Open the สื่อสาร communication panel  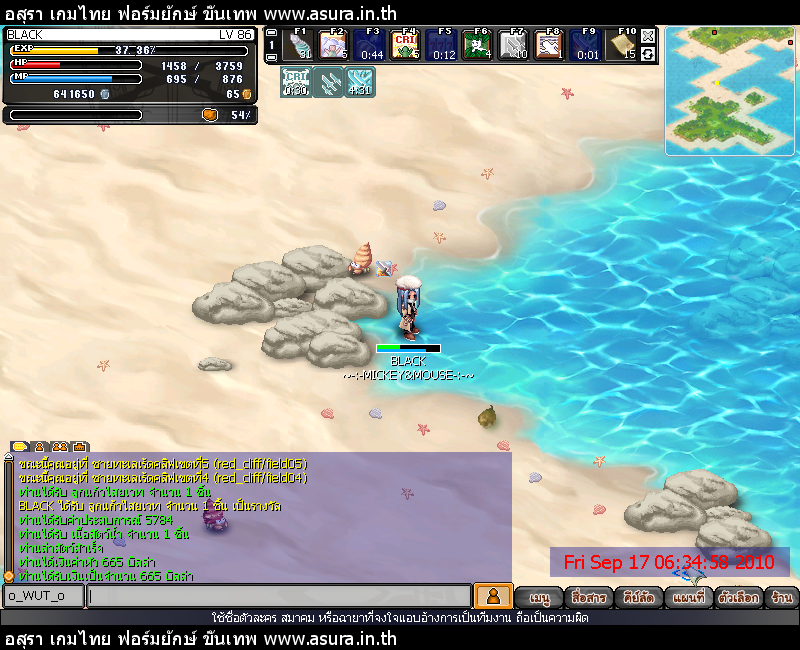coord(587,597)
